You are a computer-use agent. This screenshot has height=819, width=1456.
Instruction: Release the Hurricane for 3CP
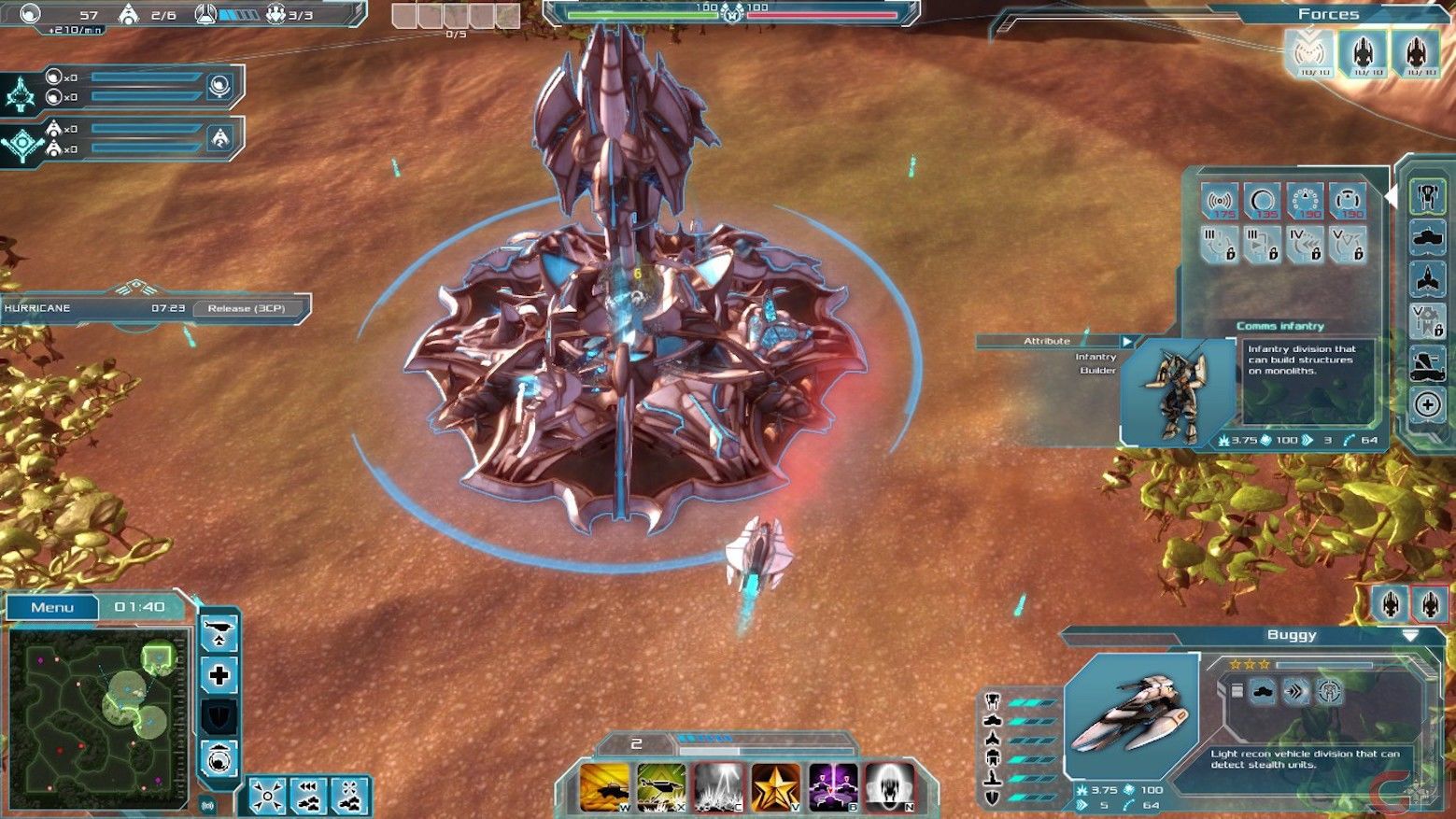(x=246, y=308)
